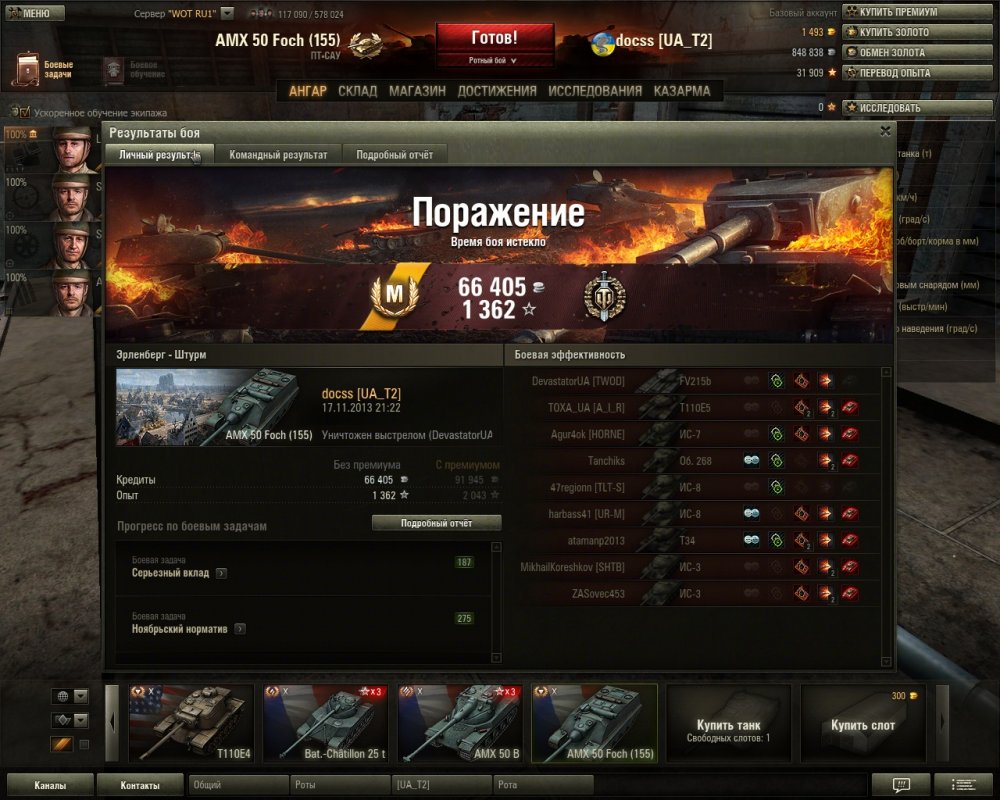Click the Купить золото button

pyautogui.click(x=892, y=32)
